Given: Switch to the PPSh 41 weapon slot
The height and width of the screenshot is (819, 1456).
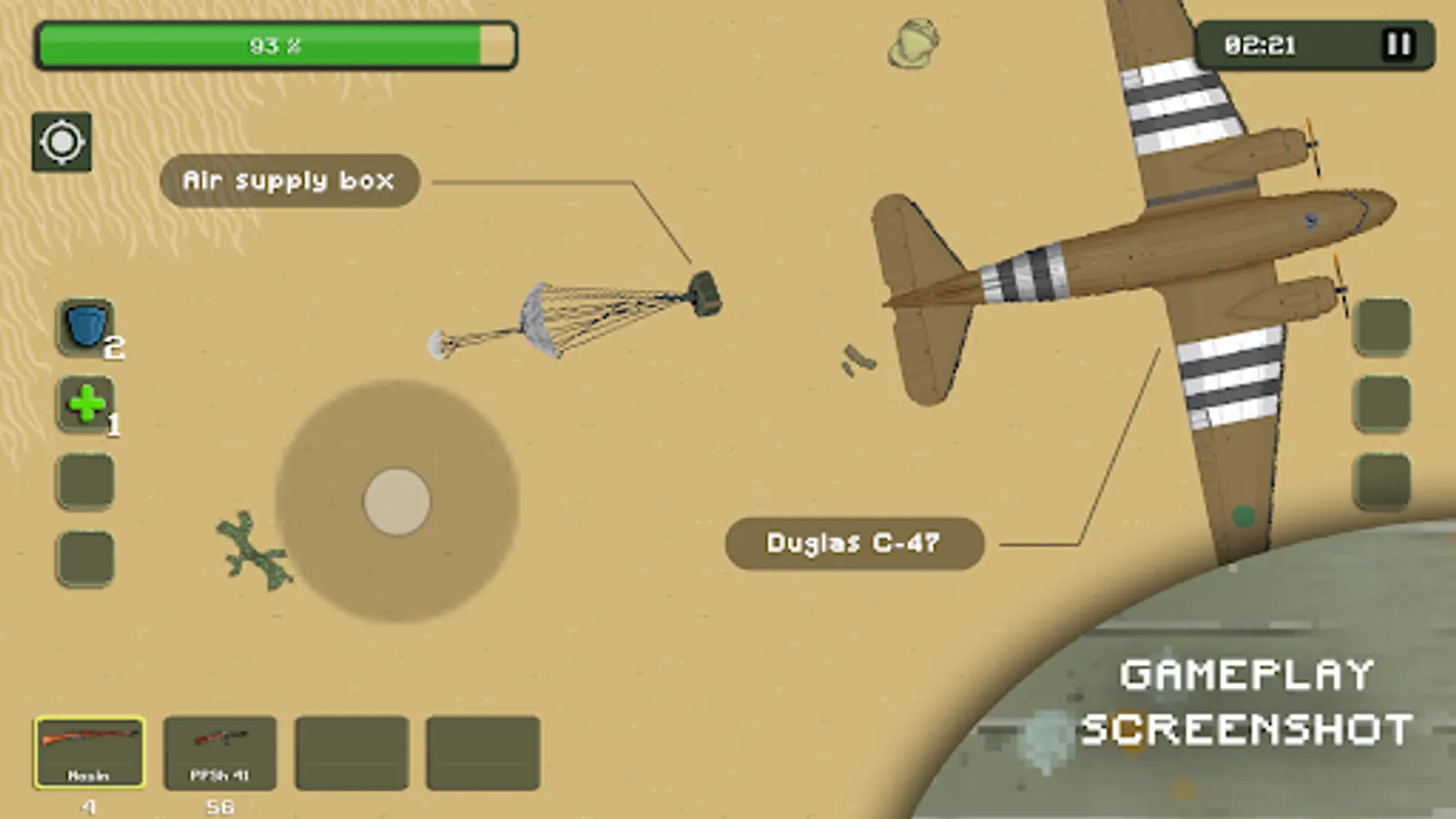Looking at the screenshot, I should pos(219,752).
